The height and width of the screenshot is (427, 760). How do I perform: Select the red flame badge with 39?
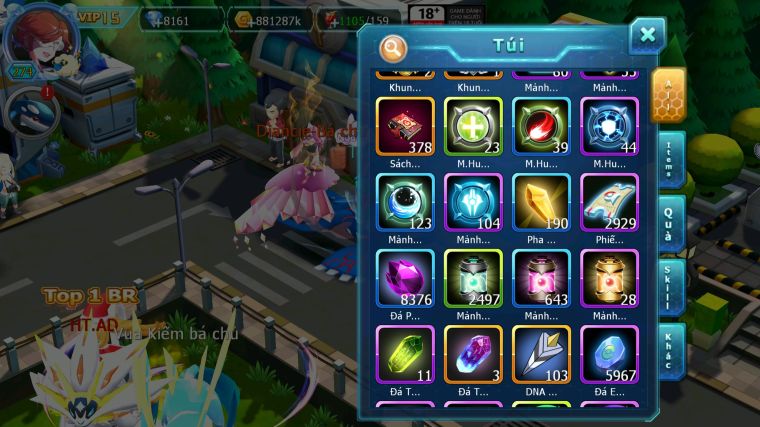coord(541,127)
